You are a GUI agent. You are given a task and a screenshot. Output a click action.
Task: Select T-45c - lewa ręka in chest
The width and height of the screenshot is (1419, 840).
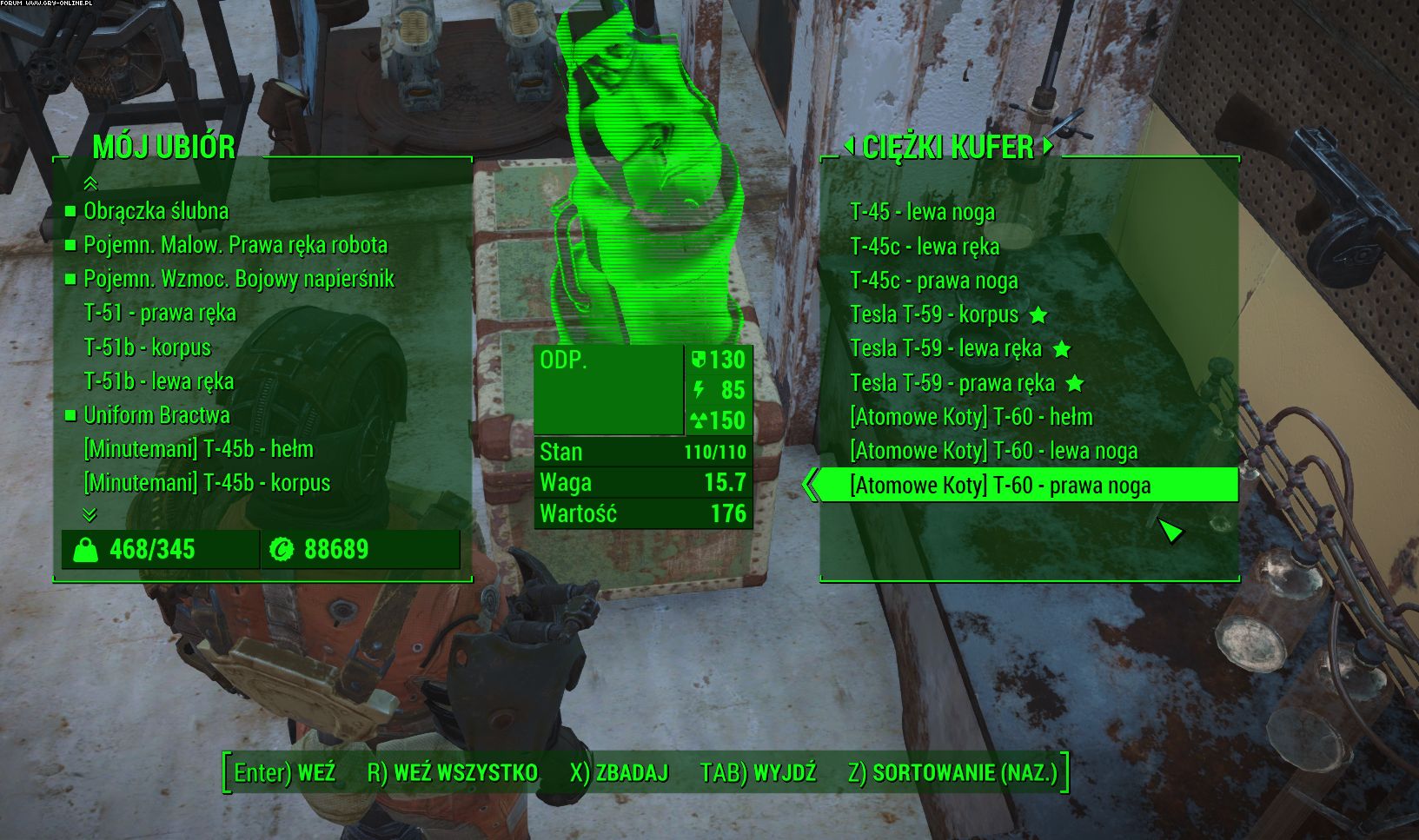coord(925,247)
